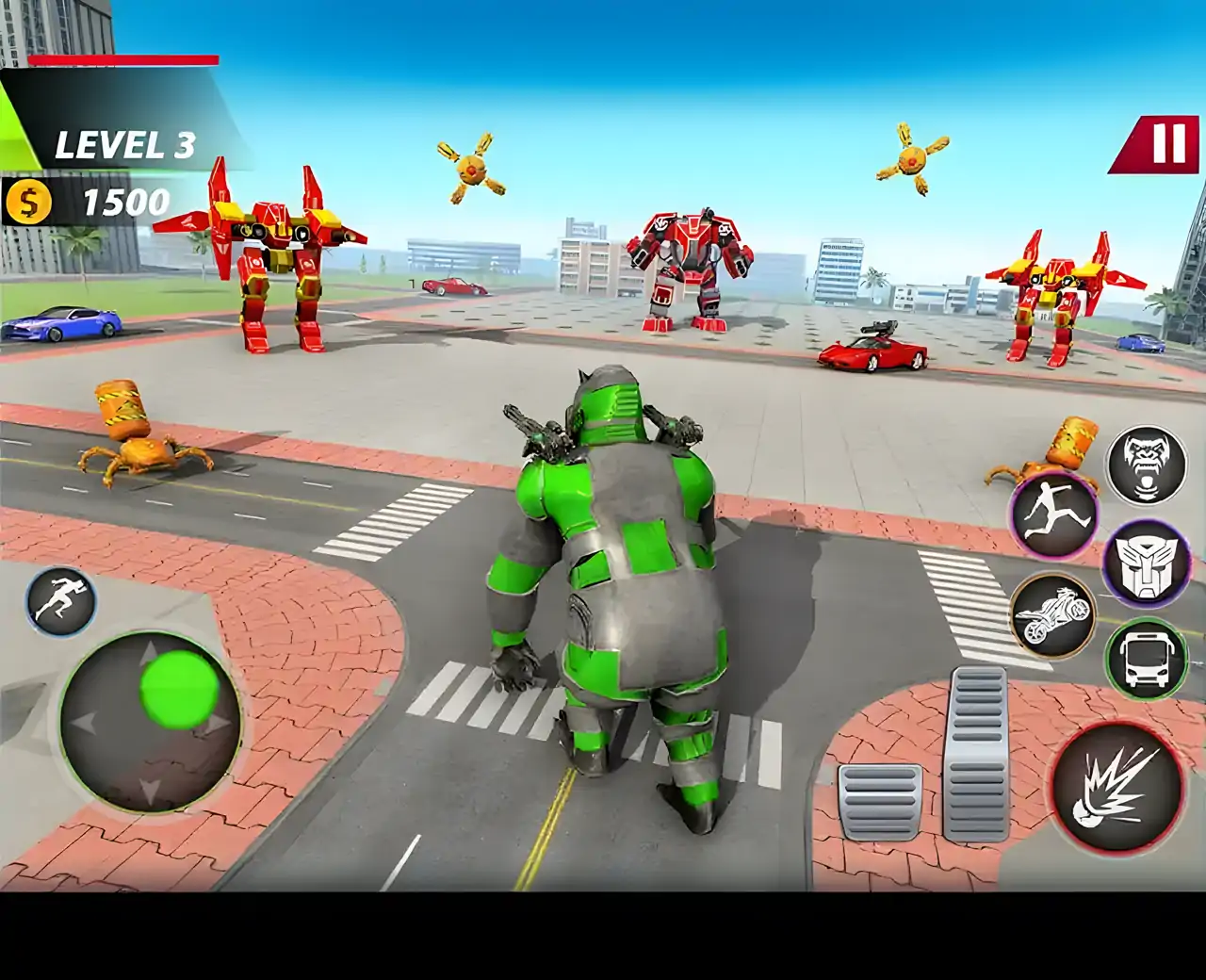Activate the jumping figure ability

pyautogui.click(x=1054, y=517)
